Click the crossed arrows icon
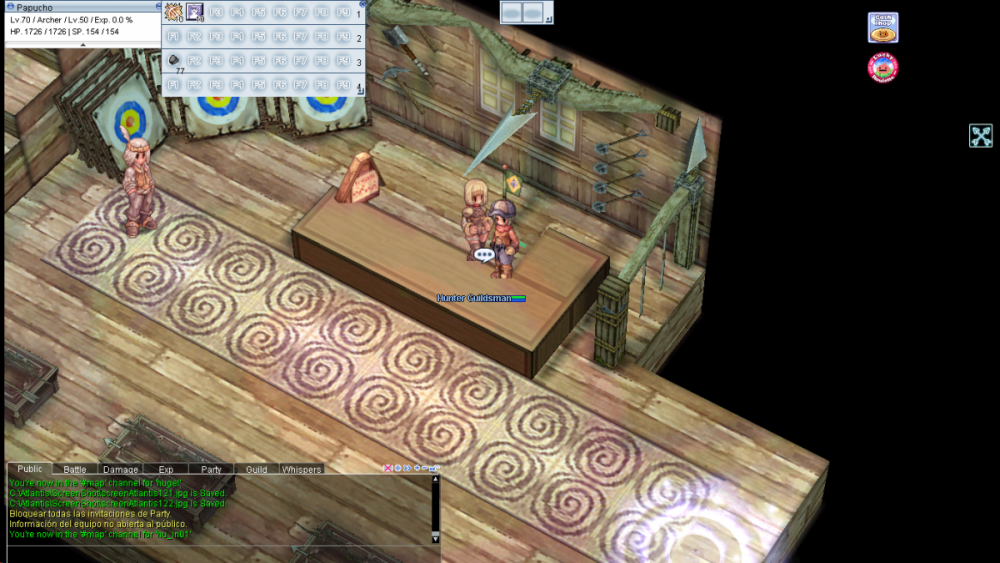Screen dimensions: 1000x563 click(x=980, y=136)
